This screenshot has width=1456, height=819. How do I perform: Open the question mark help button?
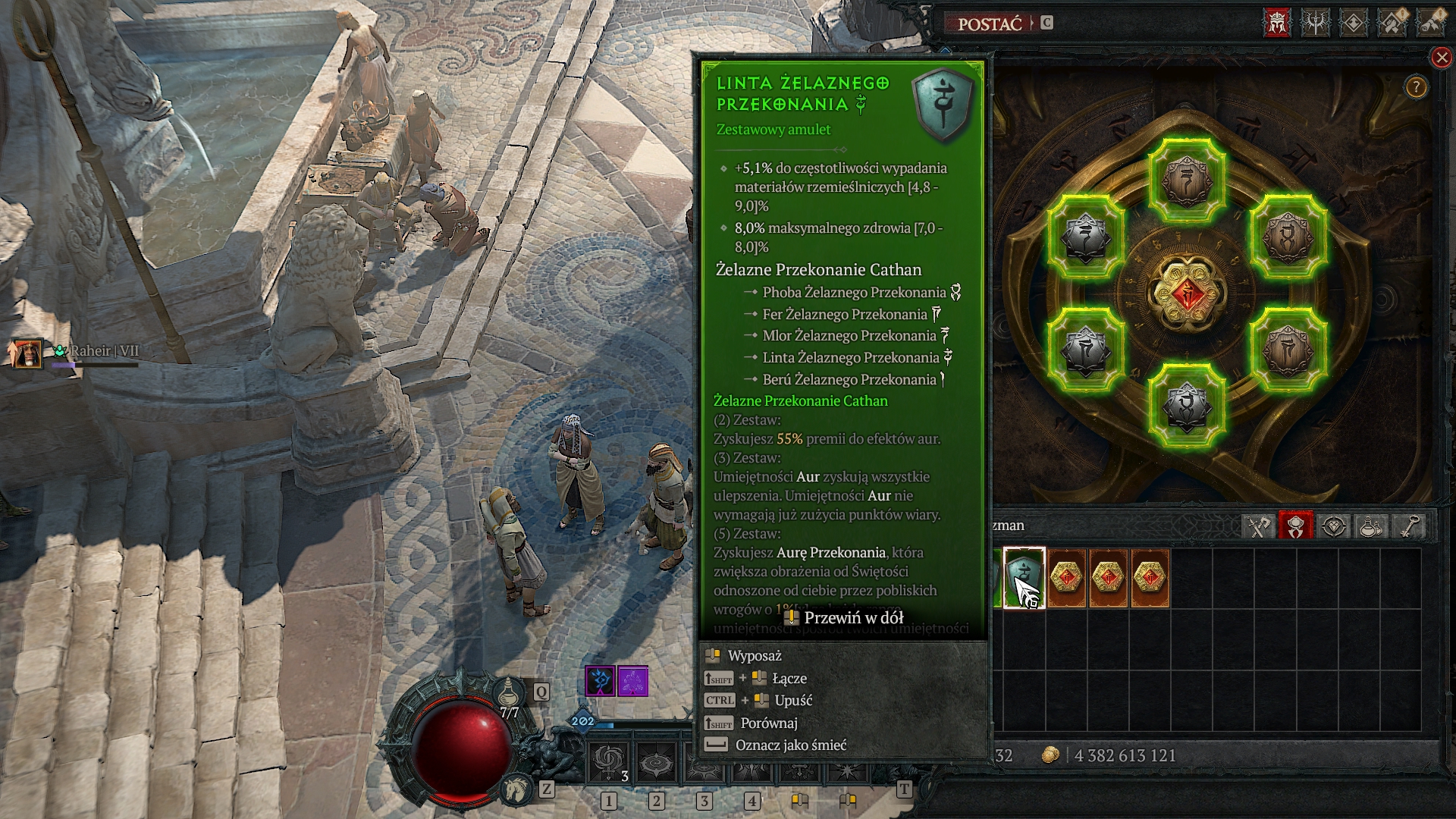pos(1416,88)
